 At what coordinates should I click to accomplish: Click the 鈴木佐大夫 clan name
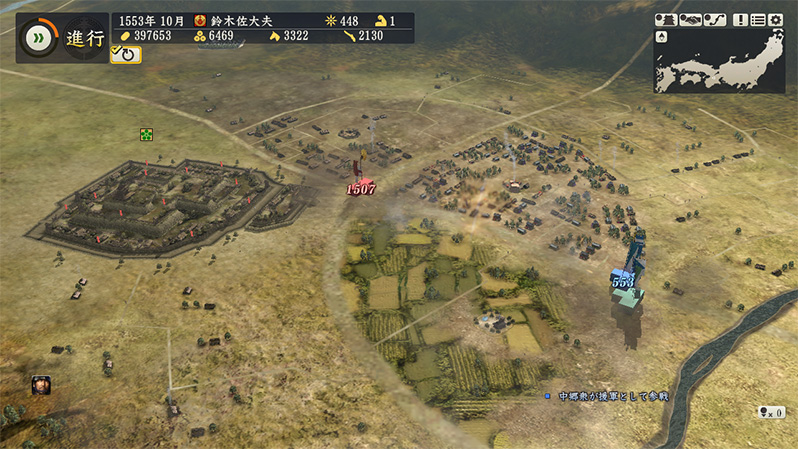[x=239, y=20]
